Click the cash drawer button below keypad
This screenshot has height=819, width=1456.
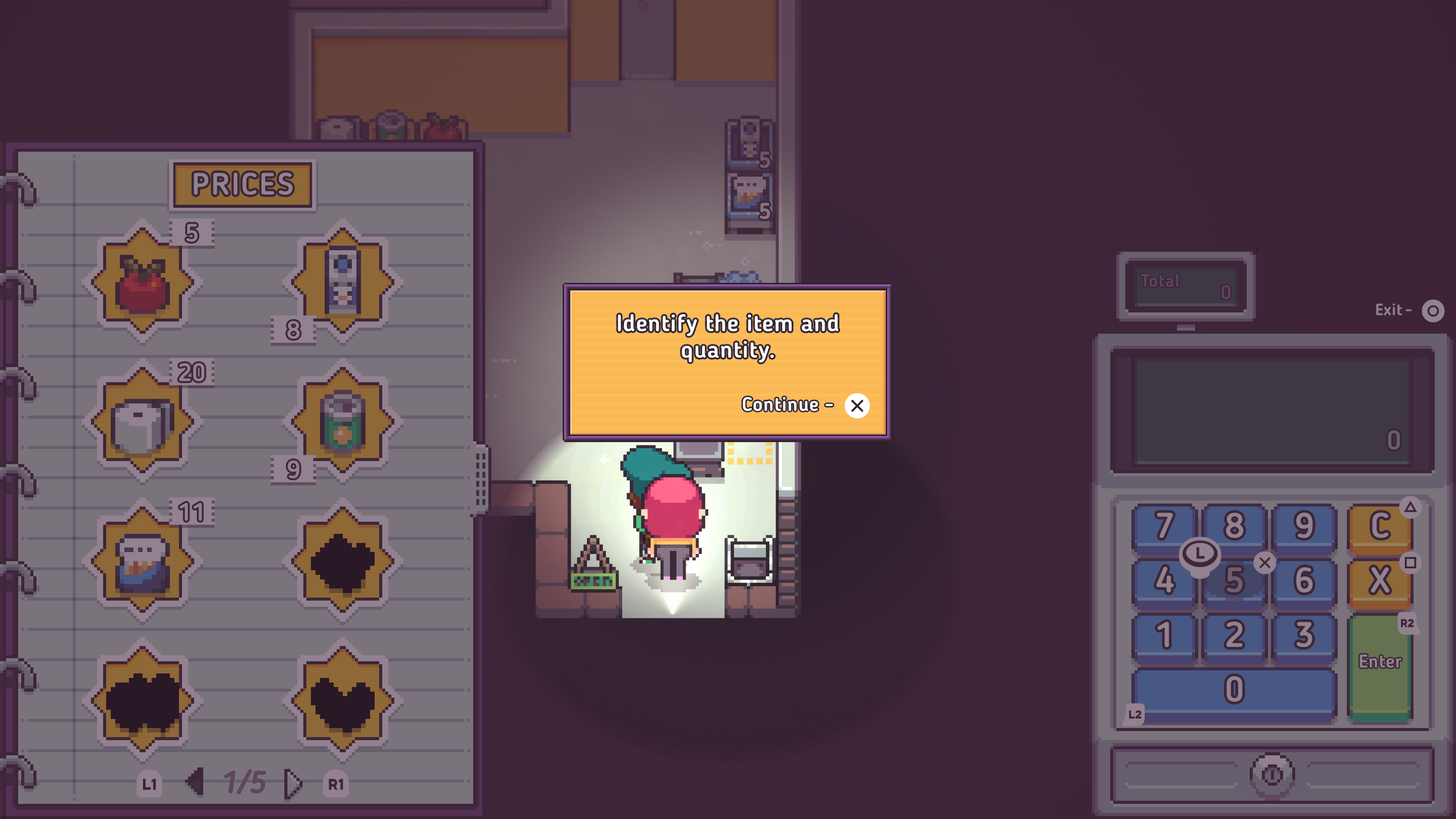1272,774
